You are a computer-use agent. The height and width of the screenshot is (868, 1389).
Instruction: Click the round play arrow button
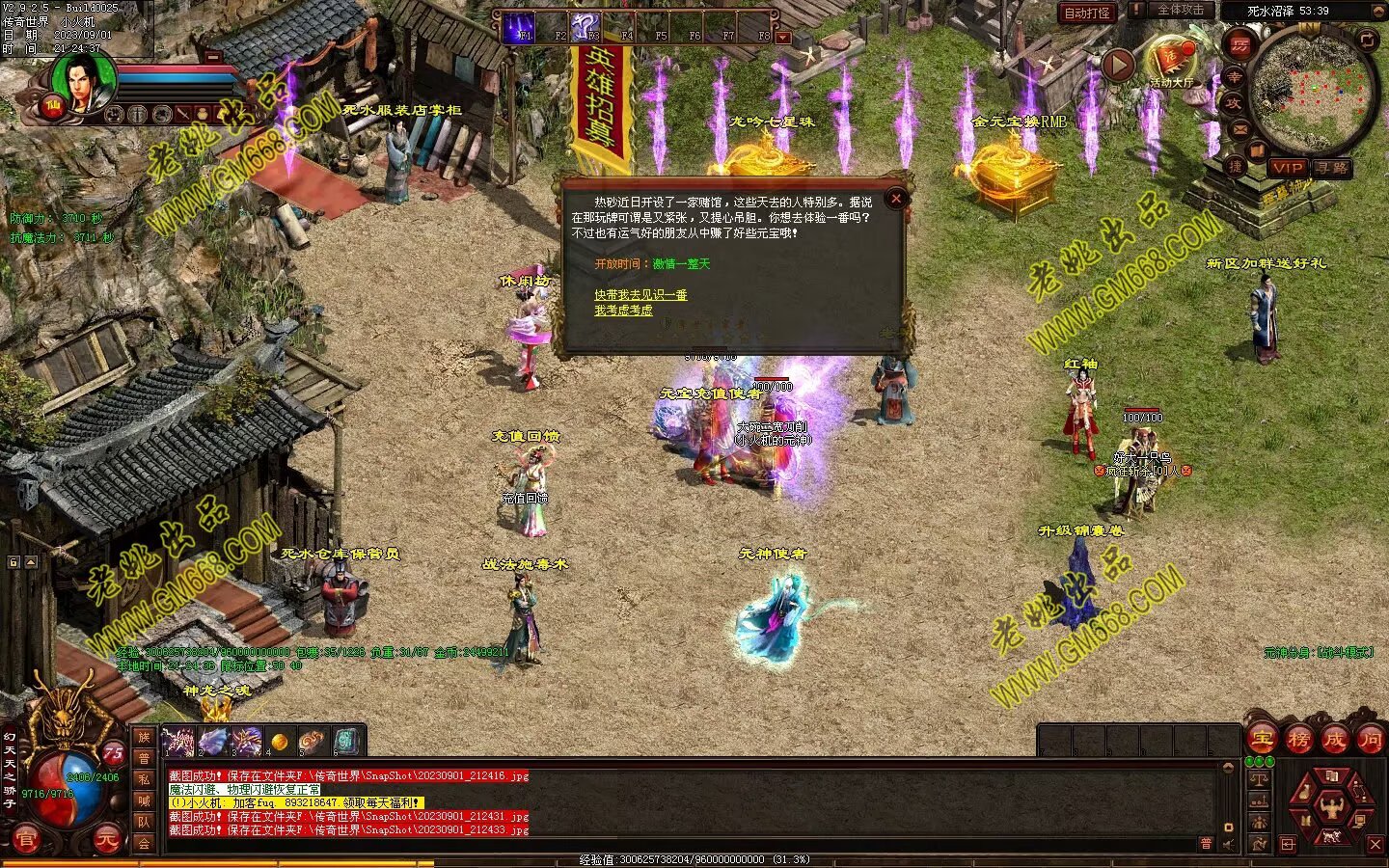click(1117, 66)
